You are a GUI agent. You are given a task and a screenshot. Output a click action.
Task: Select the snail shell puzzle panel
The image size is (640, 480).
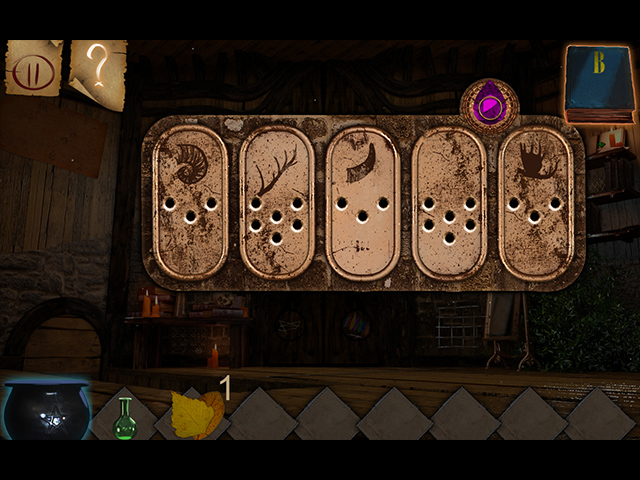(x=190, y=201)
